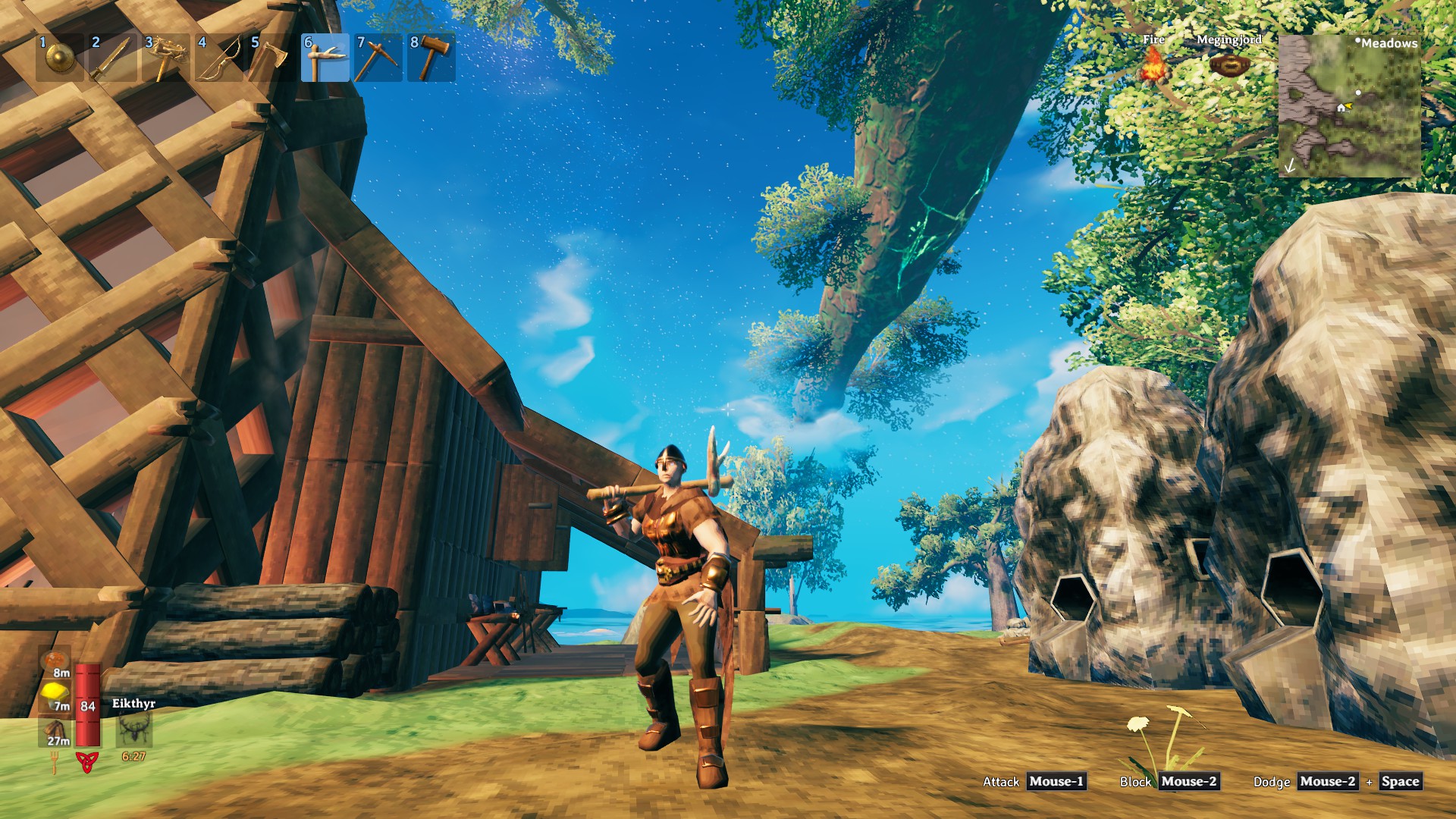Click the house marker on the minimap

pos(1341,108)
